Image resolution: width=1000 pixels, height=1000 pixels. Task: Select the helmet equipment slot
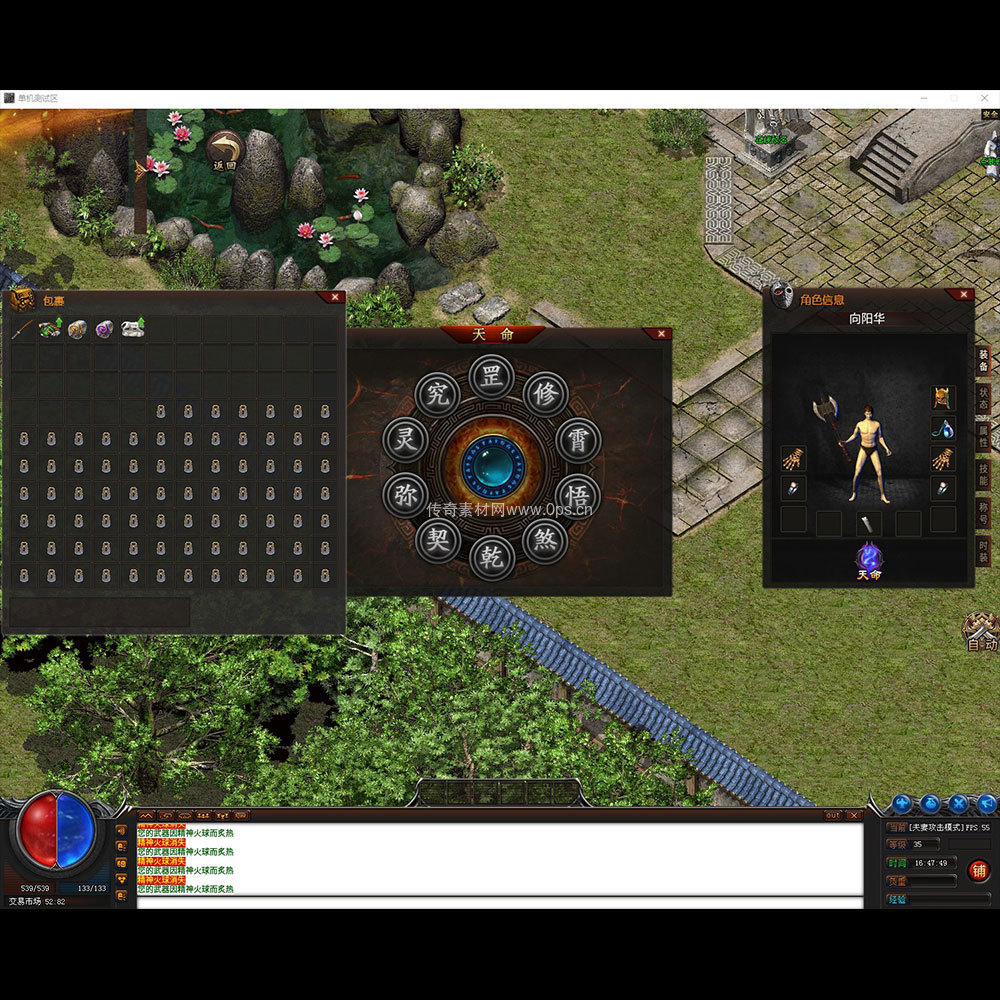click(x=943, y=398)
